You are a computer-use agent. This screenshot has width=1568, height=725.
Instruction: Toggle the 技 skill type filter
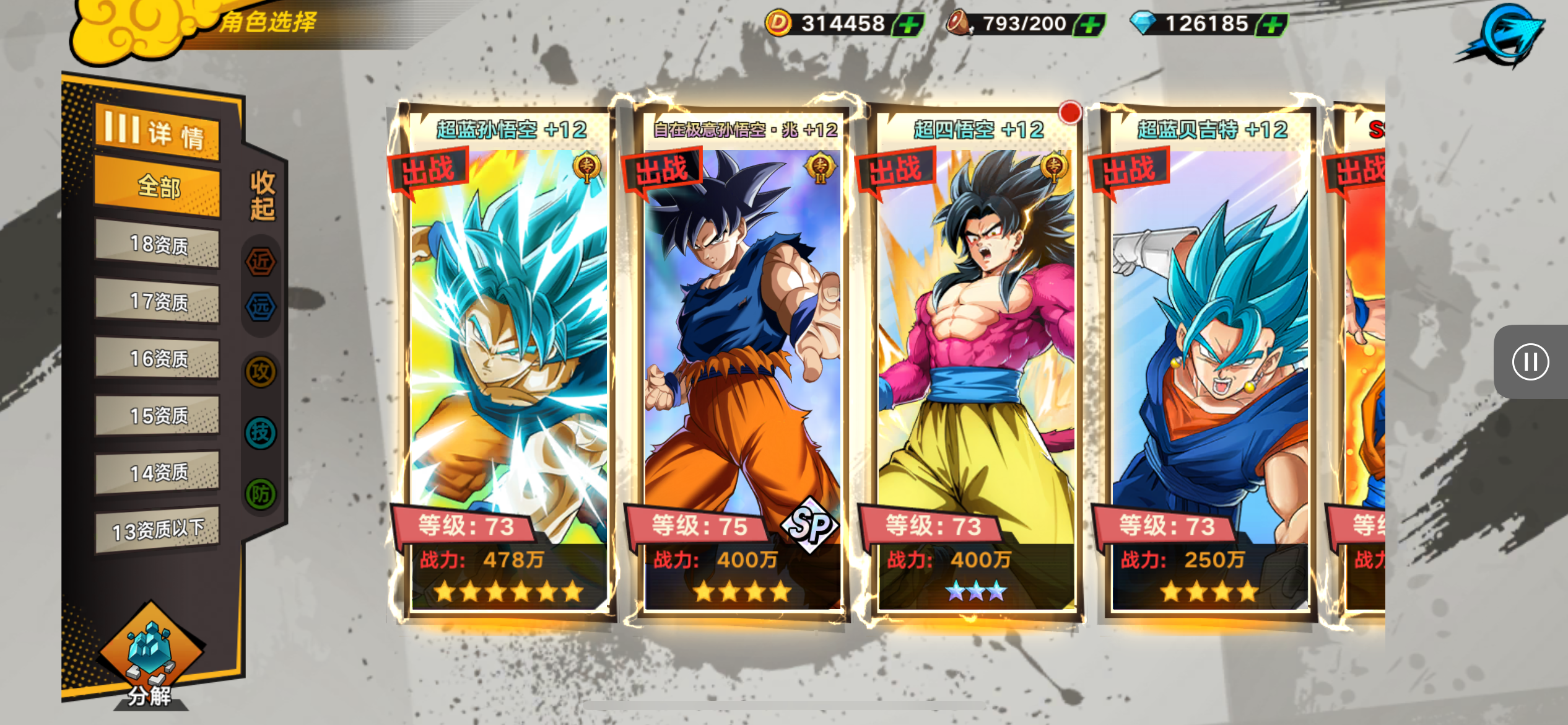click(261, 433)
